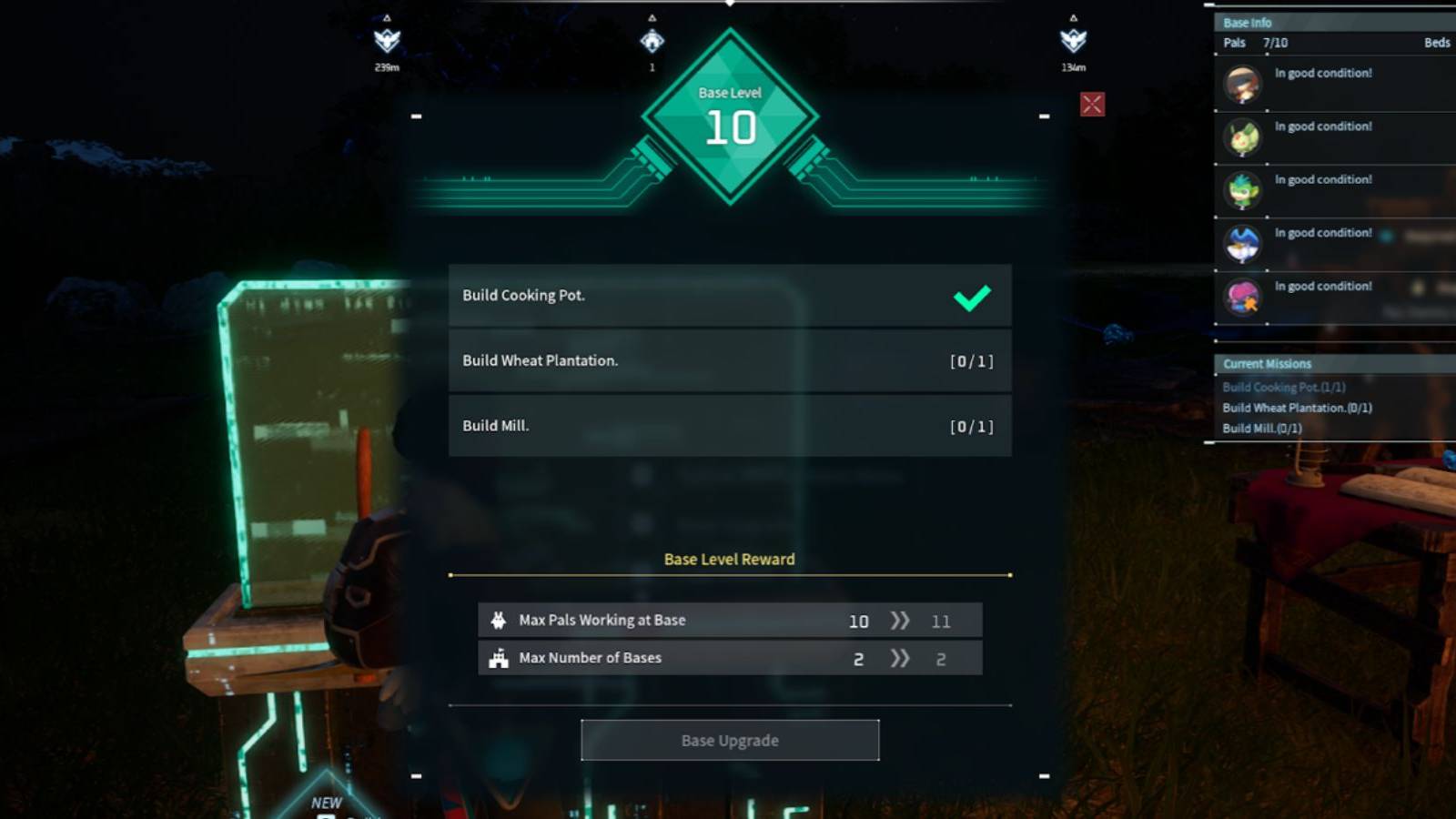This screenshot has height=819, width=1456.
Task: Click the triangle above the center map marker
Action: tap(652, 16)
